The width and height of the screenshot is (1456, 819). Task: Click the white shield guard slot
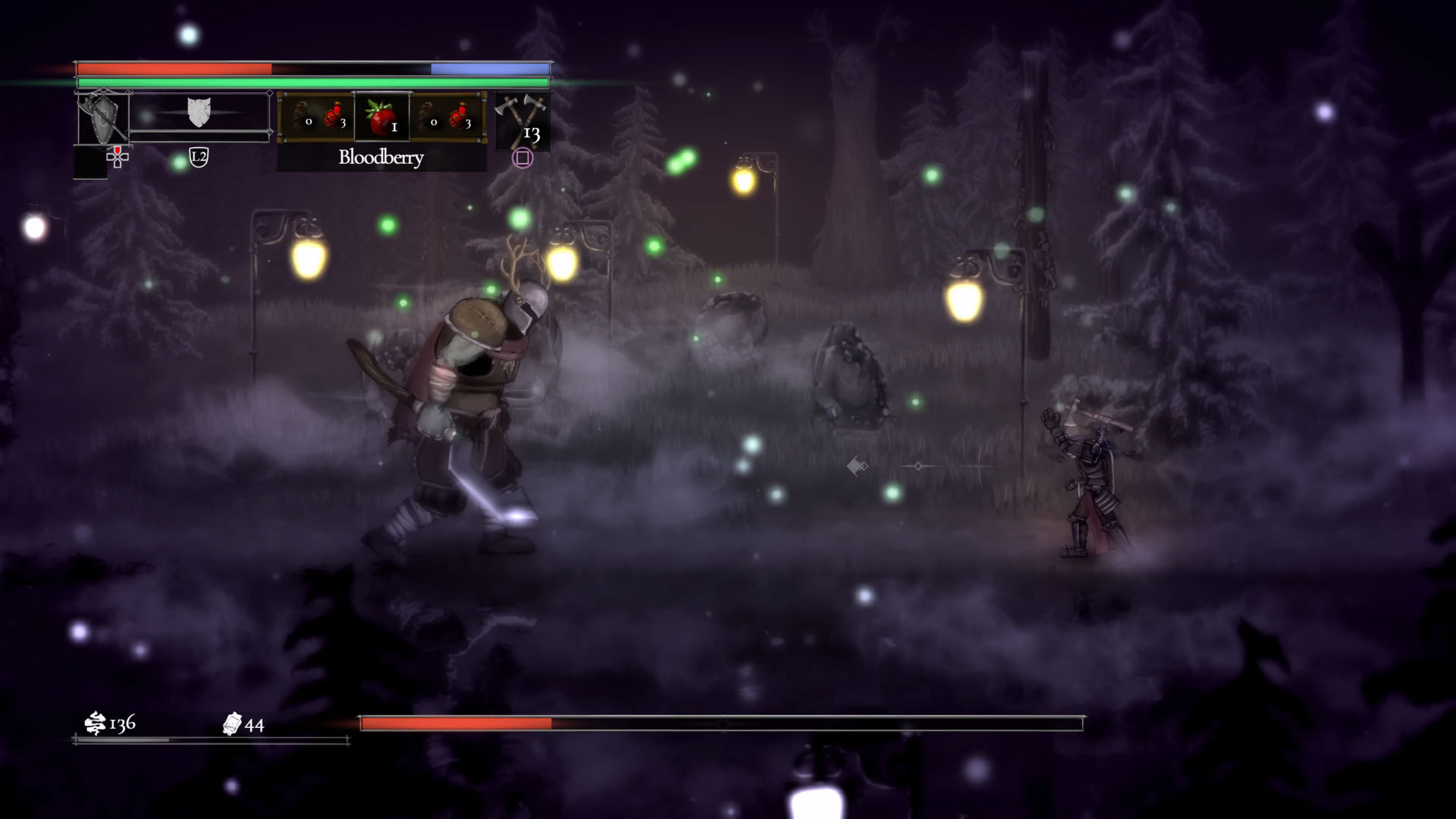tap(199, 113)
